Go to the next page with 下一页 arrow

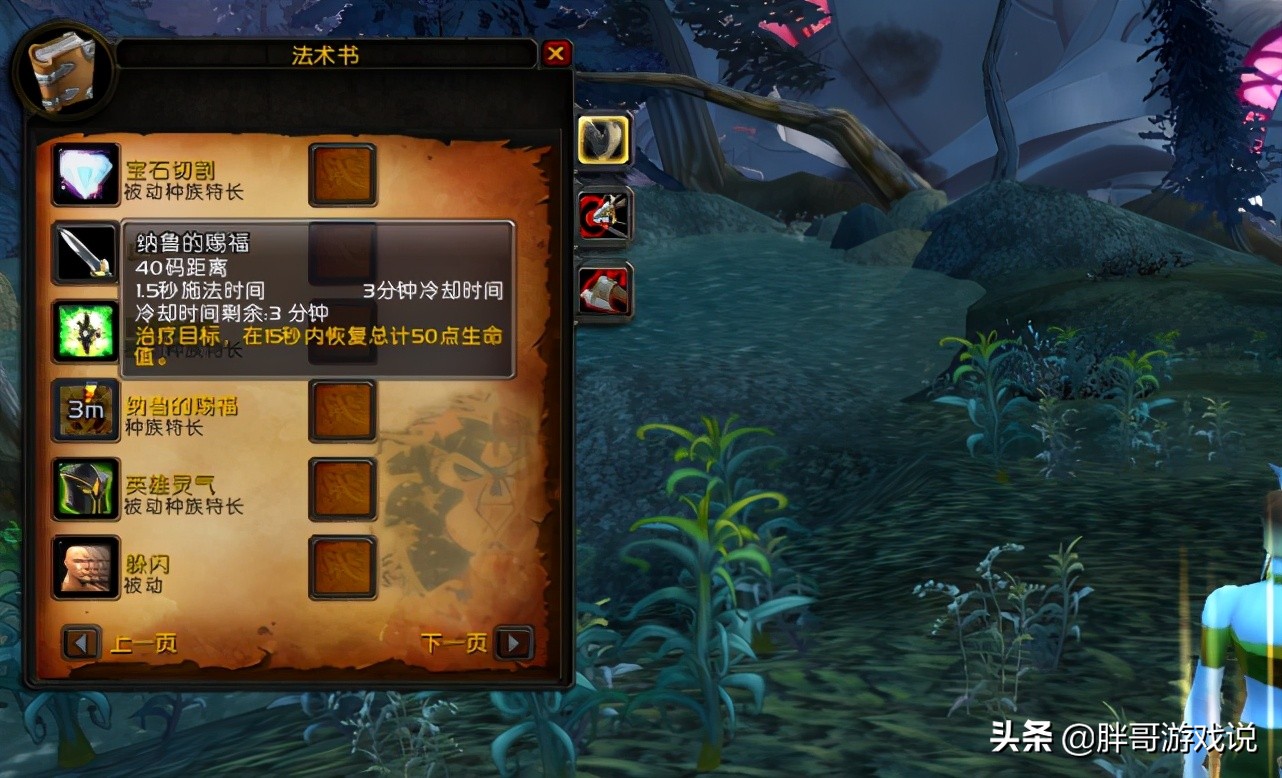(516, 643)
